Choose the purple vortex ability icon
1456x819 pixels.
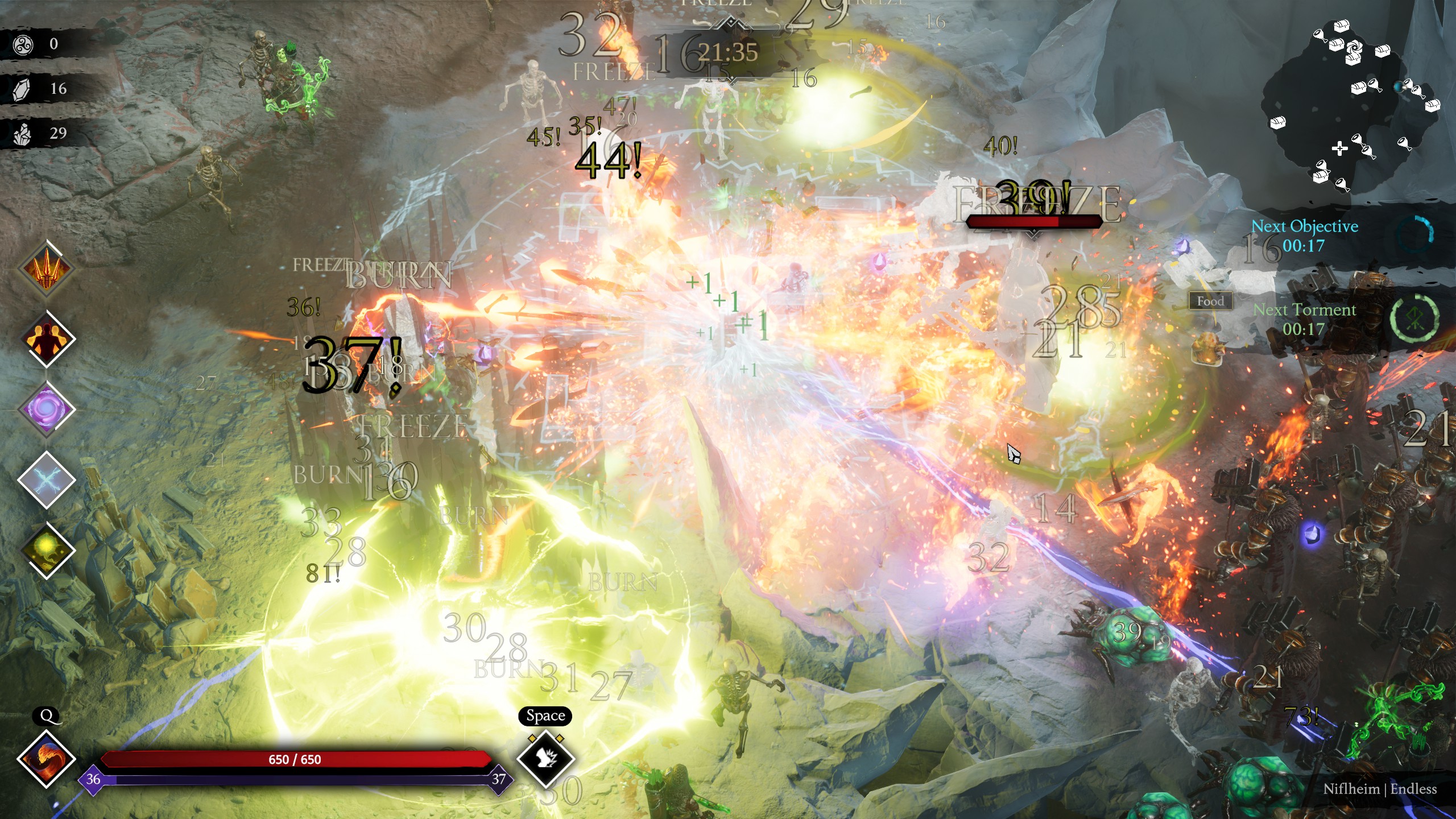point(47,409)
